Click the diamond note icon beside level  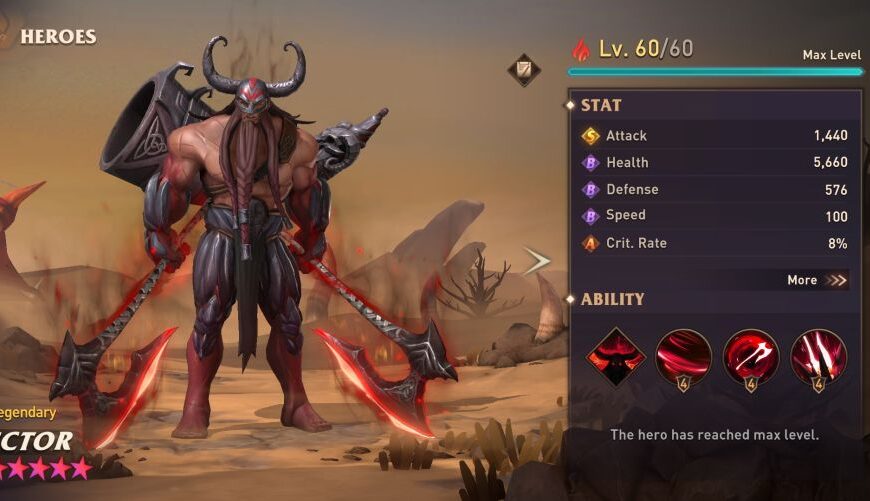pyautogui.click(x=523, y=69)
